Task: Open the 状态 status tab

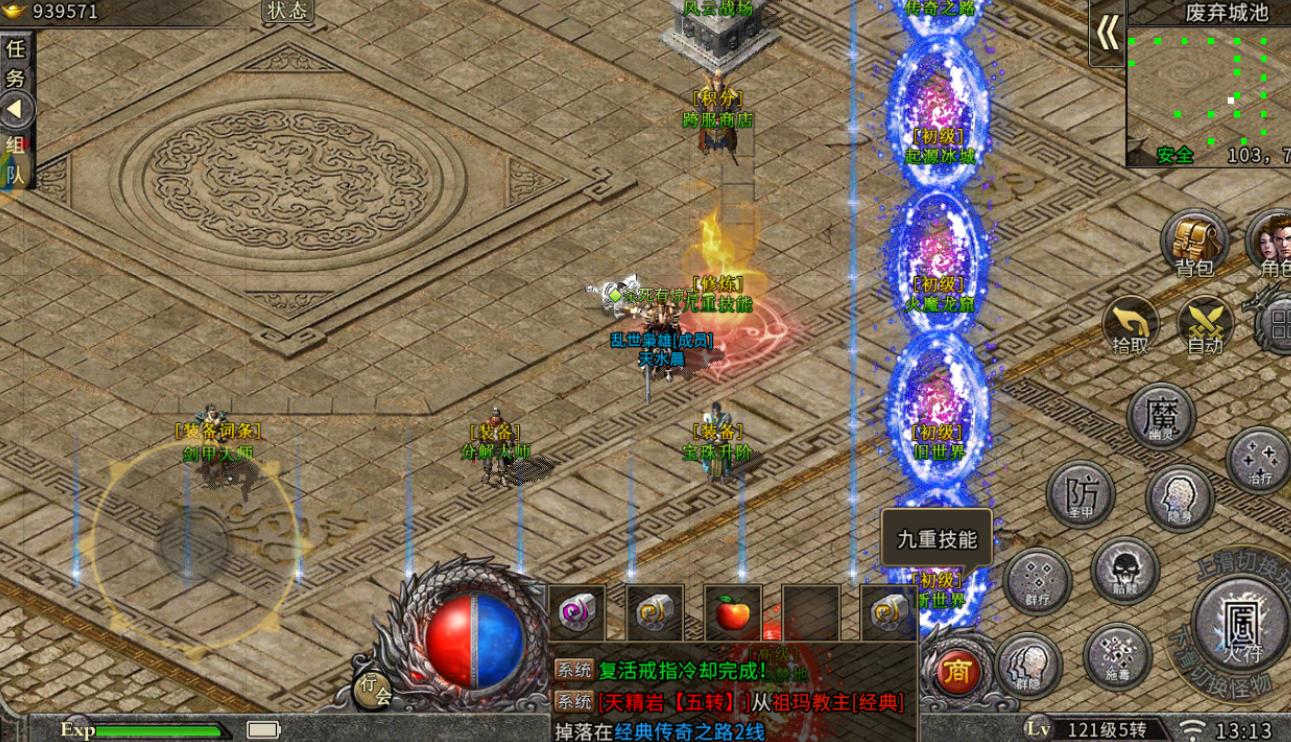Action: (288, 11)
